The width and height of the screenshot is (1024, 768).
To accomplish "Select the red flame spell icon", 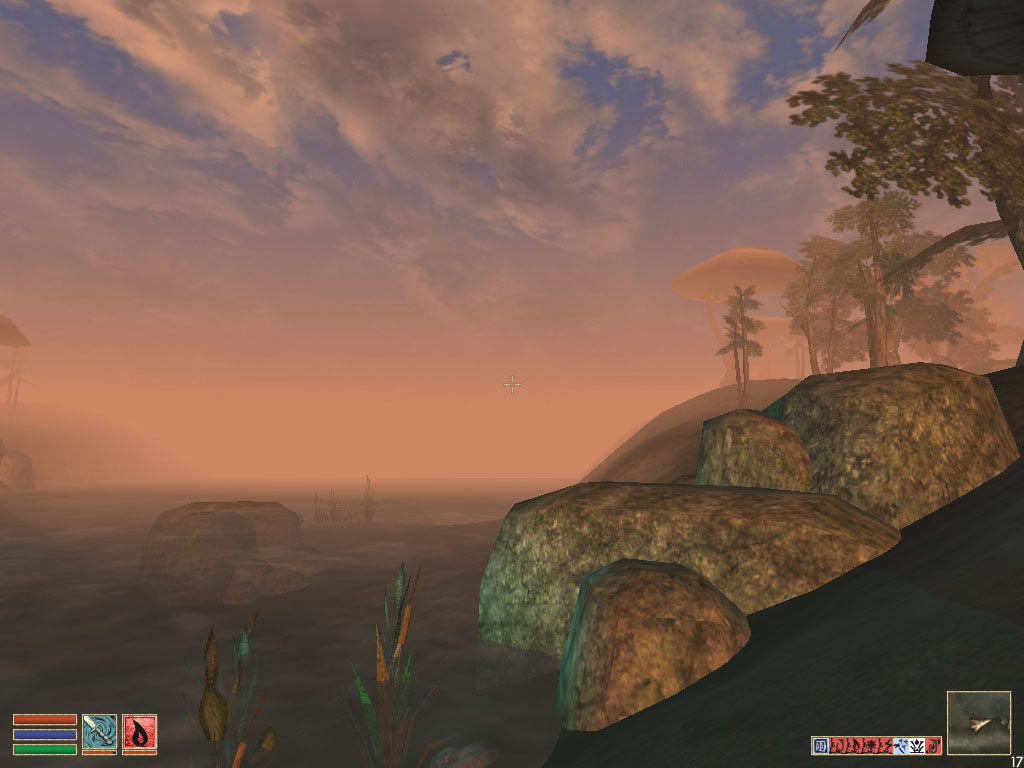I will click(x=139, y=732).
